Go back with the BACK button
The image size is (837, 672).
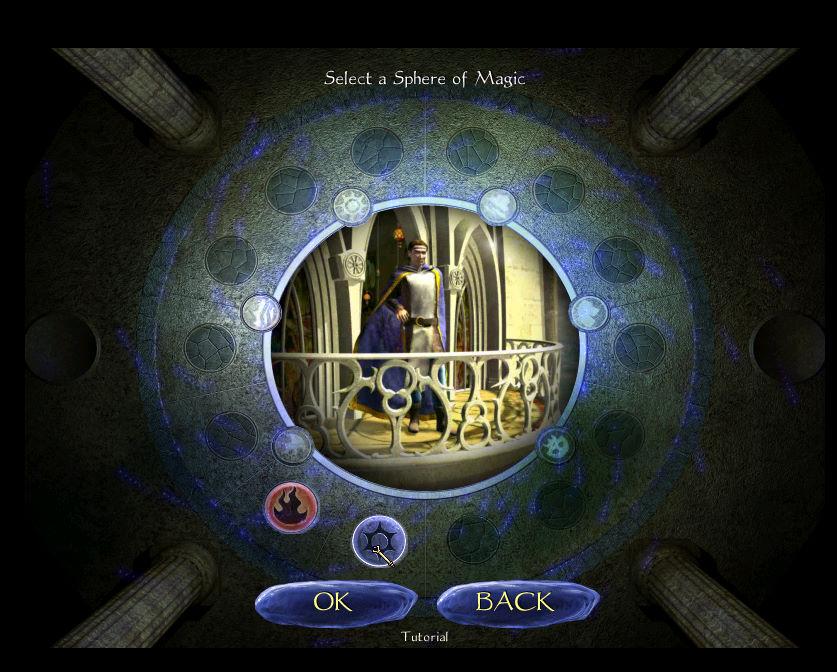(515, 602)
